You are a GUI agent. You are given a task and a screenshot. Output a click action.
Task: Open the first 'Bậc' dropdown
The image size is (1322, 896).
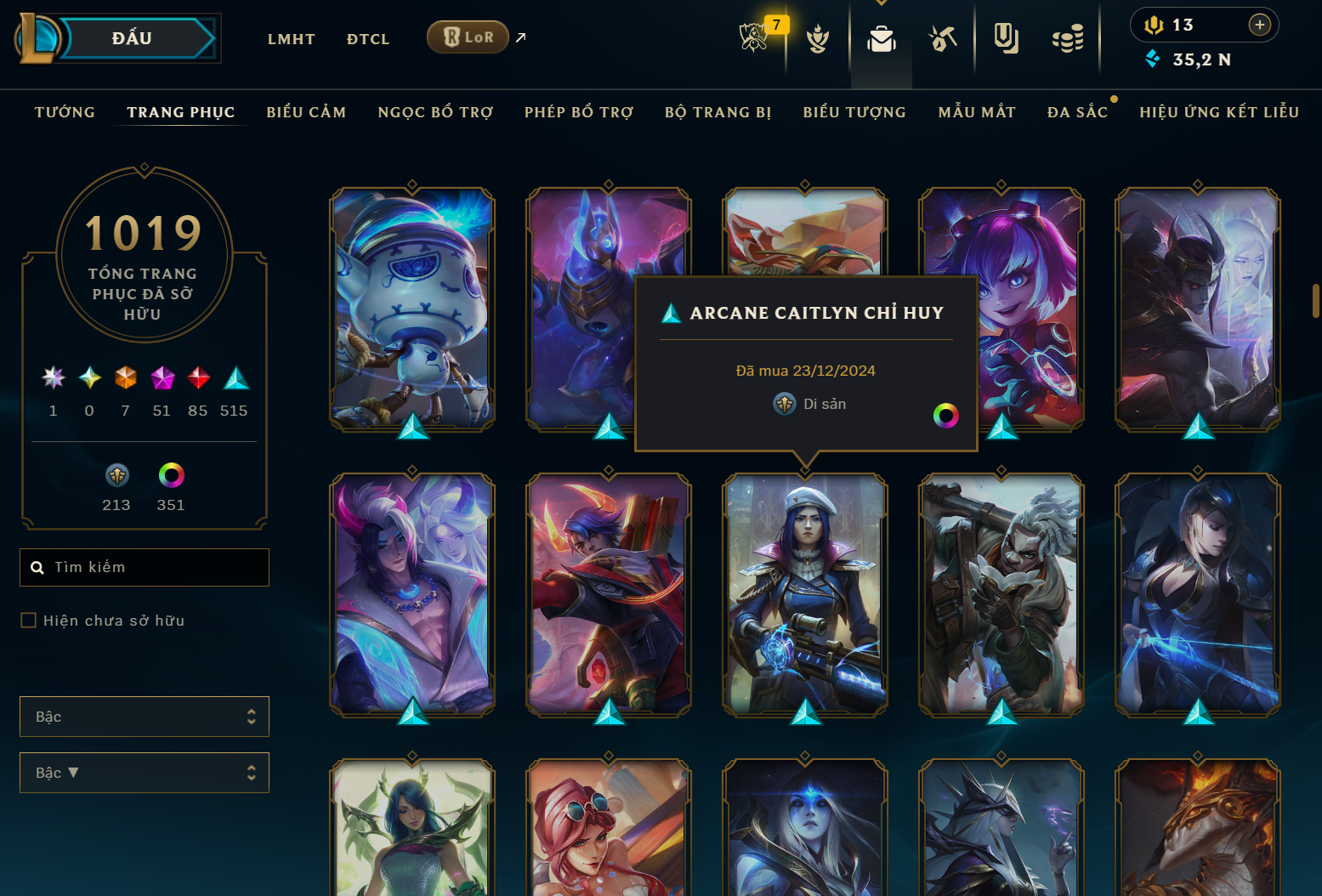pyautogui.click(x=144, y=717)
